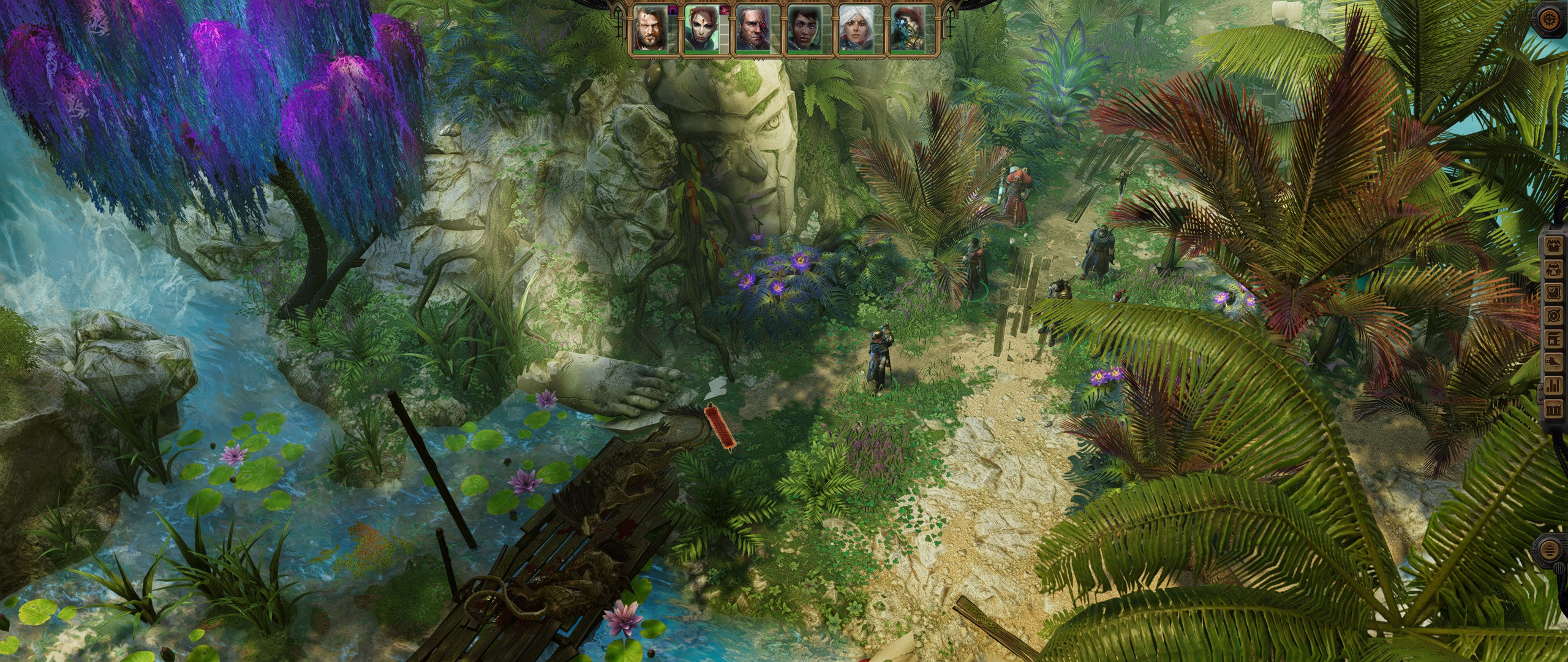
Task: Select the bearded man's party portrait
Action: click(650, 29)
